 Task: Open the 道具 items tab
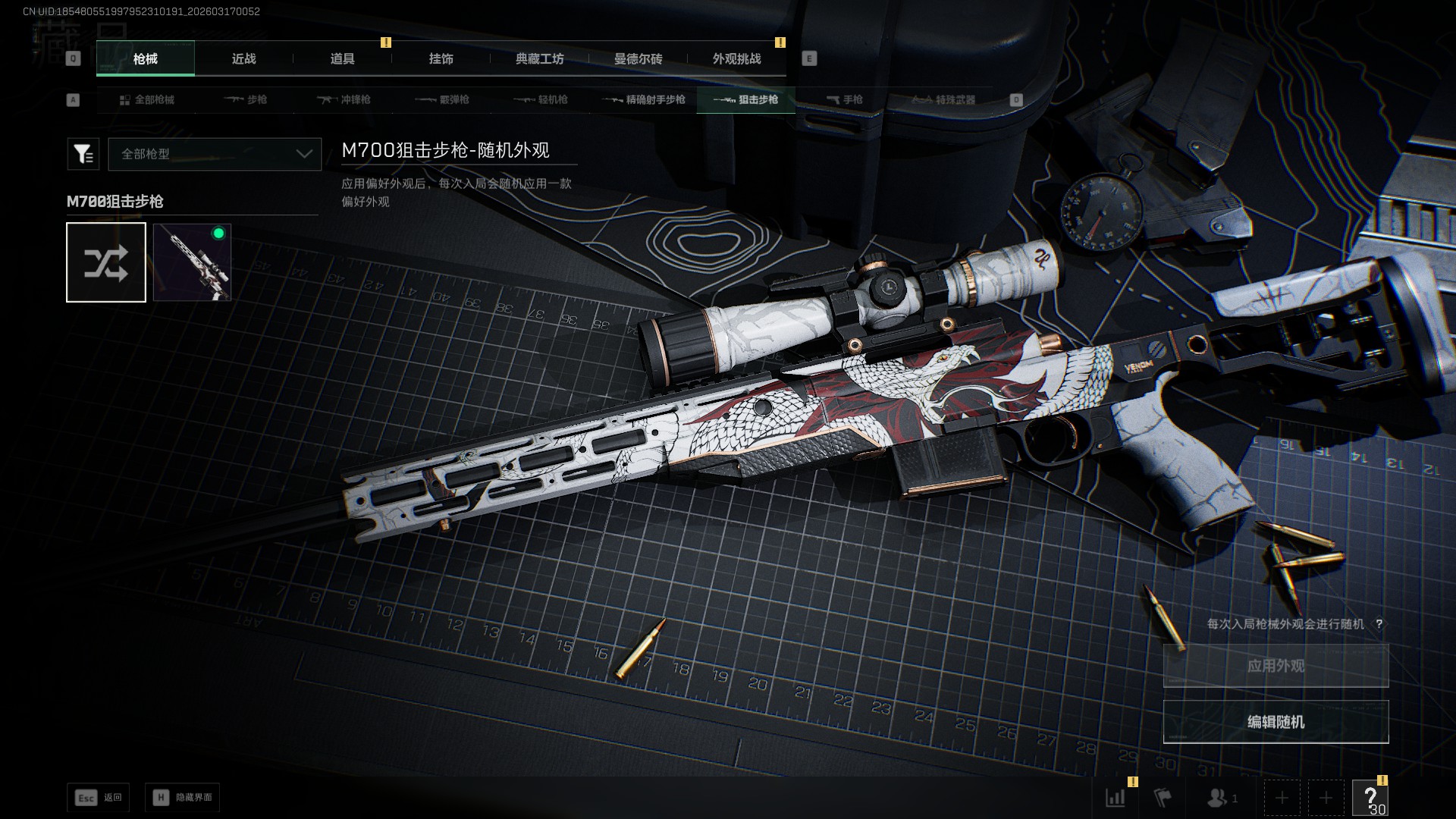click(342, 59)
